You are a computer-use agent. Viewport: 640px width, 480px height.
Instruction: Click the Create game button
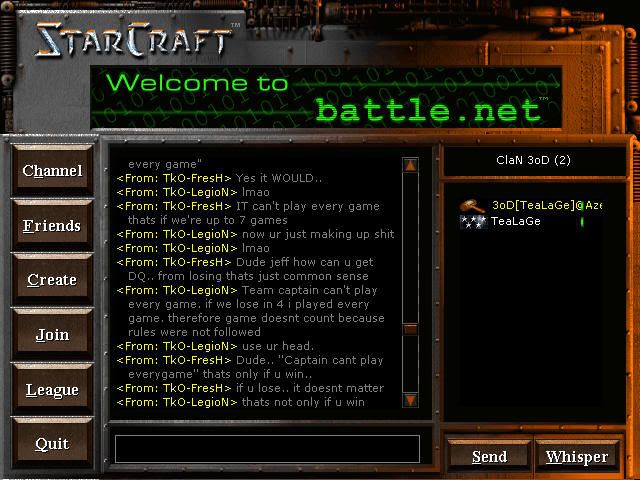click(52, 280)
